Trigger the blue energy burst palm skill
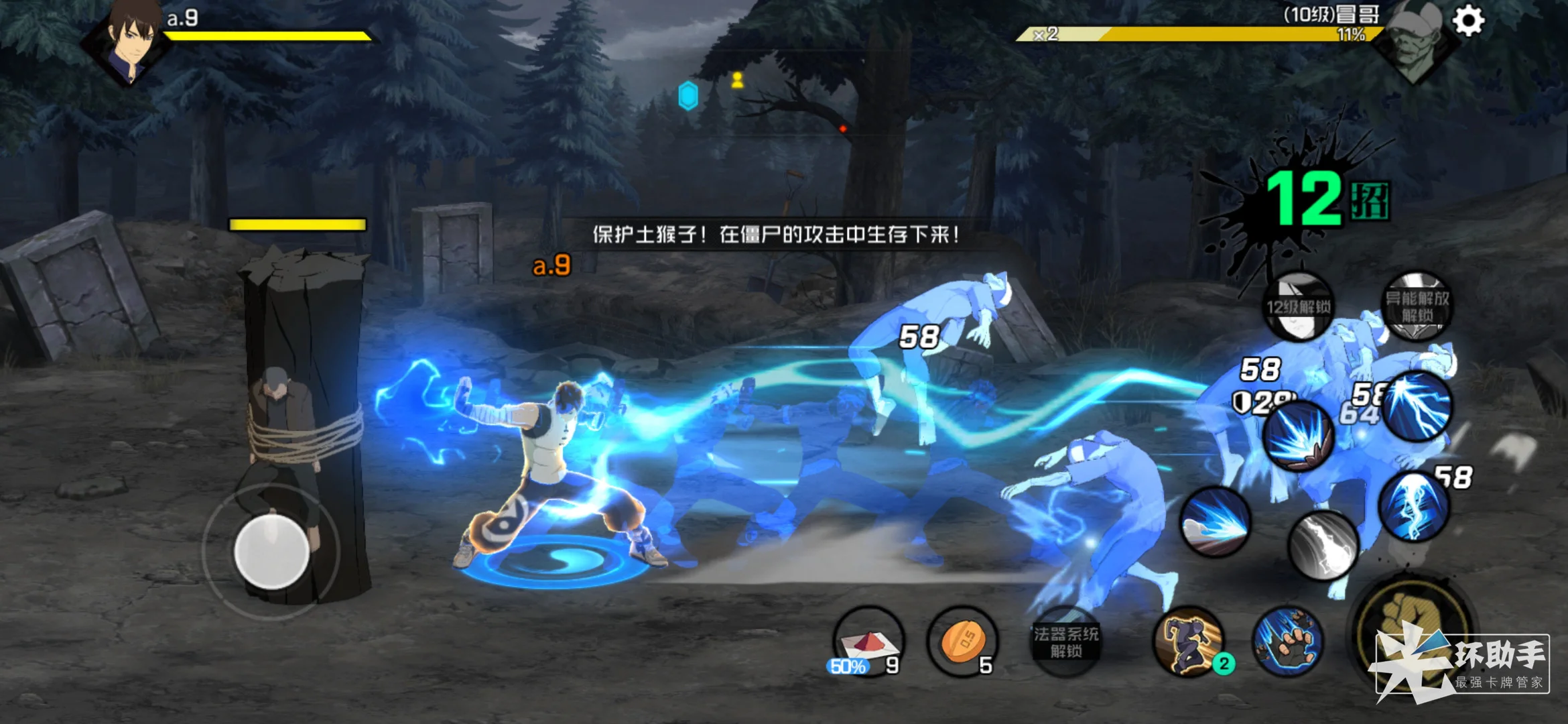The width and height of the screenshot is (1568, 724). (x=1297, y=436)
